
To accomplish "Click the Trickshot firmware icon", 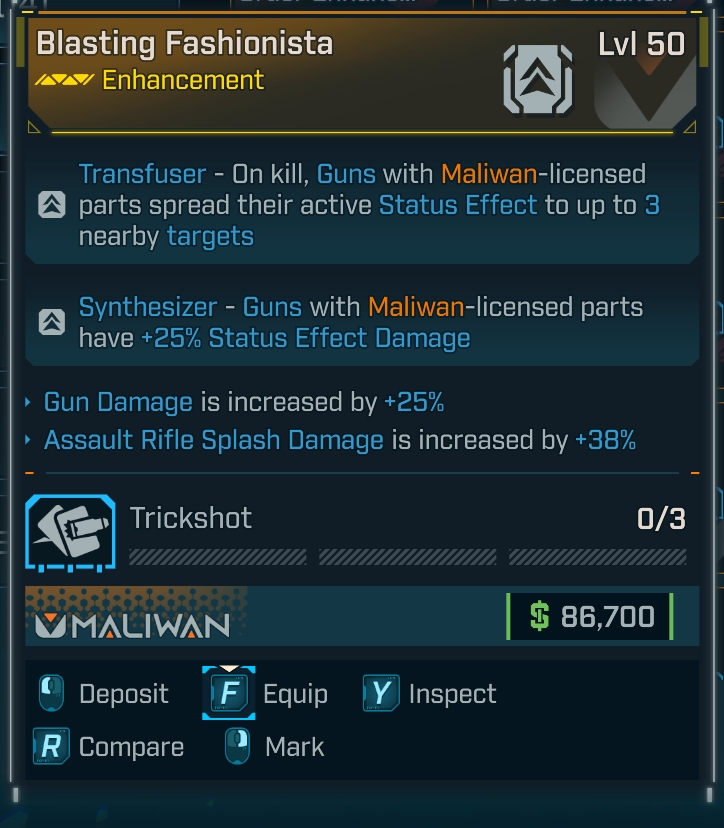I will tap(70, 533).
